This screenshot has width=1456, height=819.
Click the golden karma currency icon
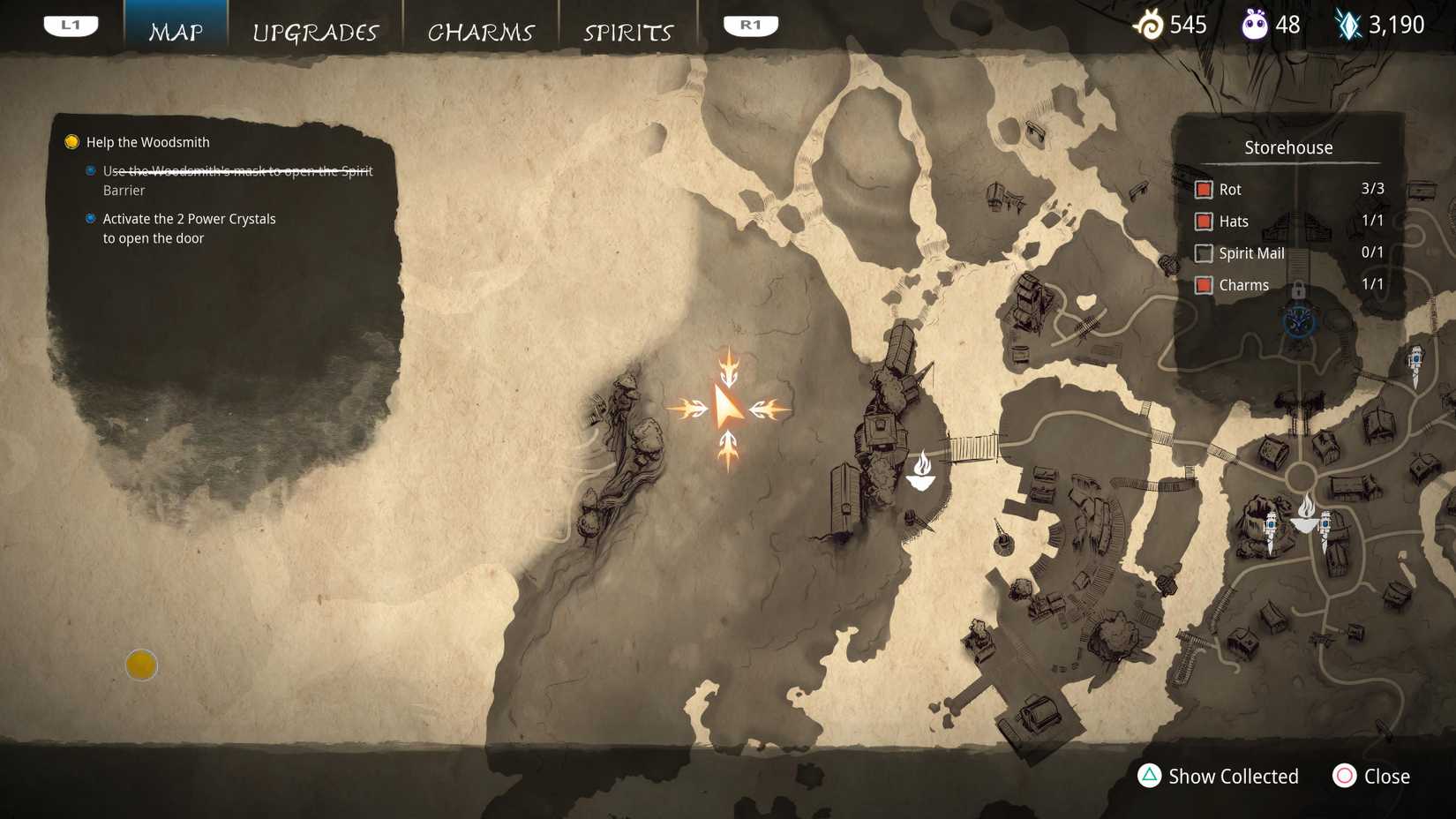click(x=1150, y=25)
